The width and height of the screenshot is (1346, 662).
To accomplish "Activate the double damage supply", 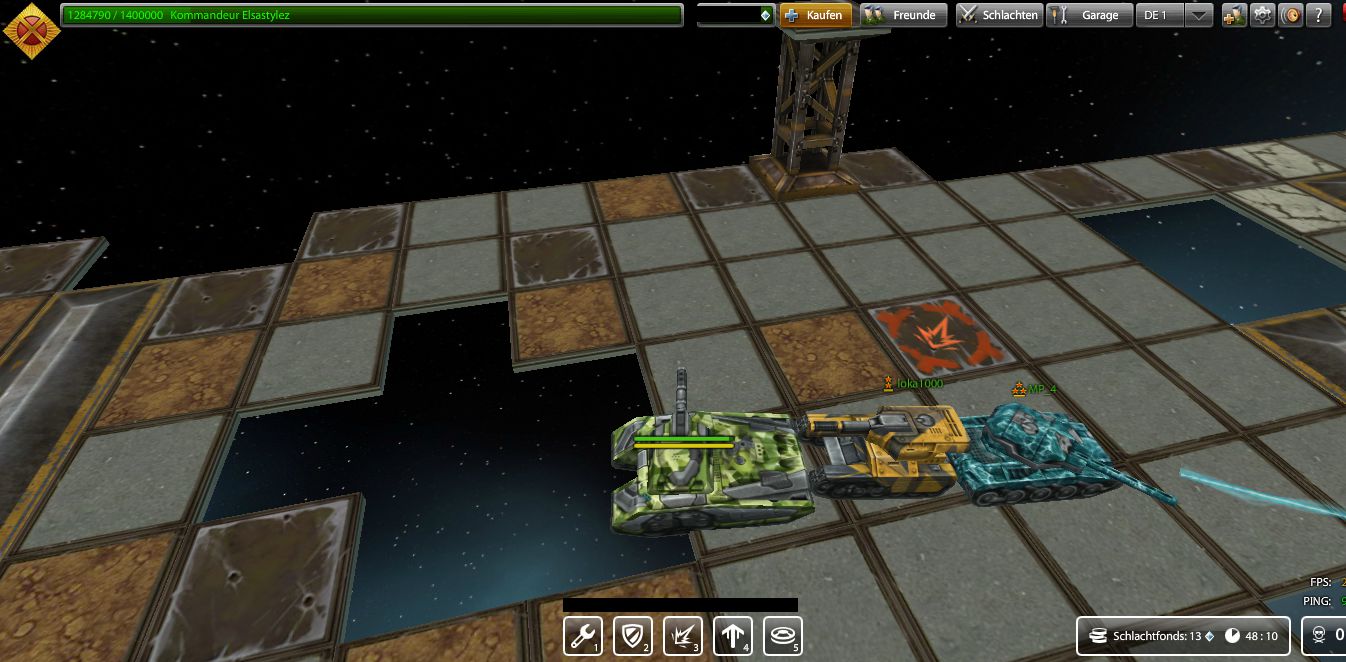I will click(x=683, y=635).
